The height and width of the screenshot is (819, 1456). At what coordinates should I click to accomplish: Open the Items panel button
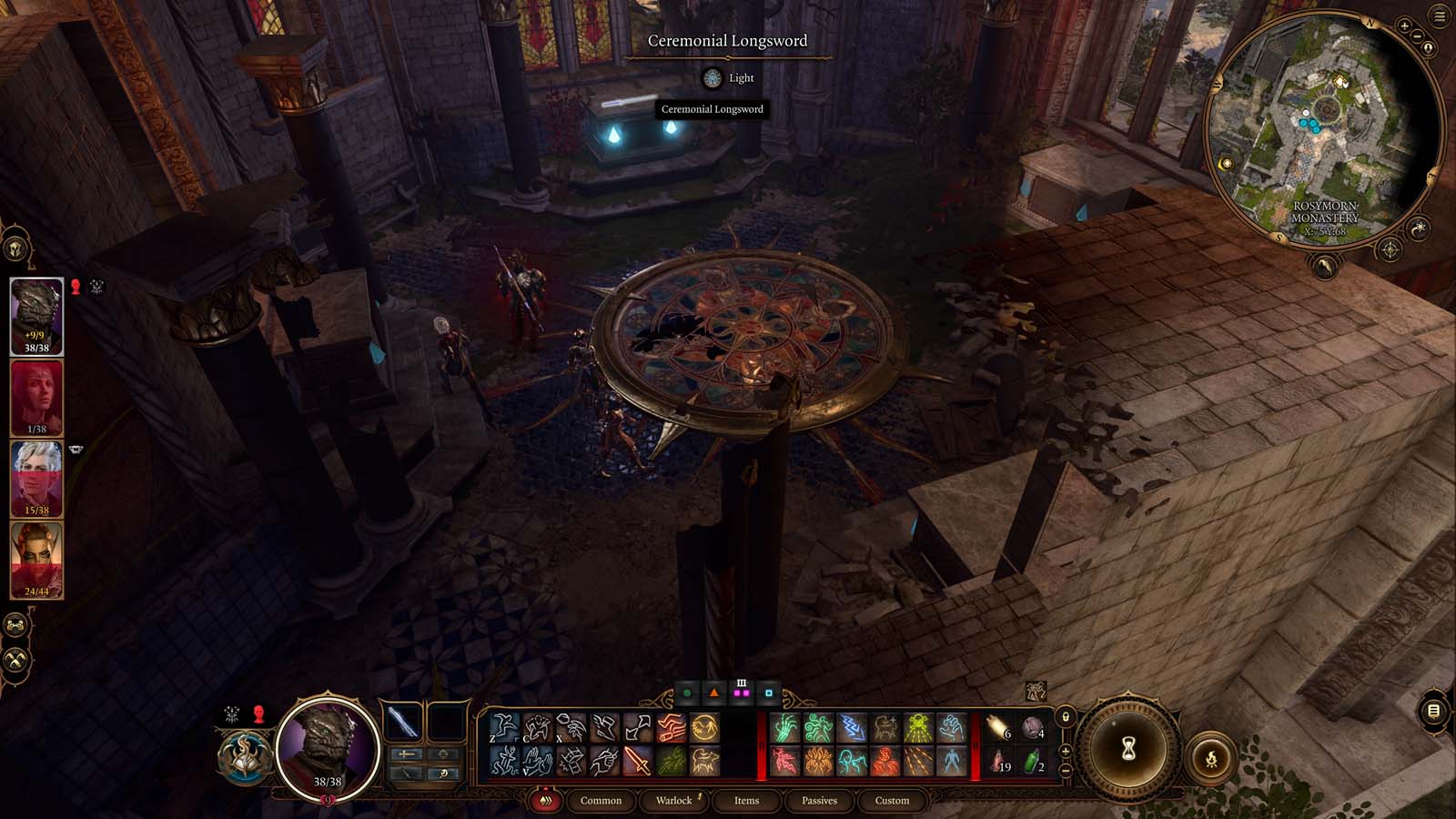coord(746,801)
